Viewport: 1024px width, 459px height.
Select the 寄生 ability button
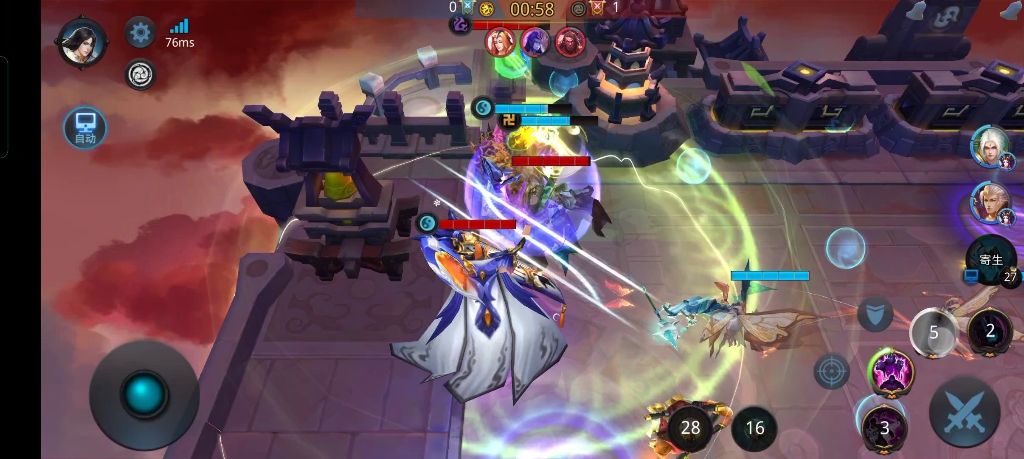coord(991,261)
